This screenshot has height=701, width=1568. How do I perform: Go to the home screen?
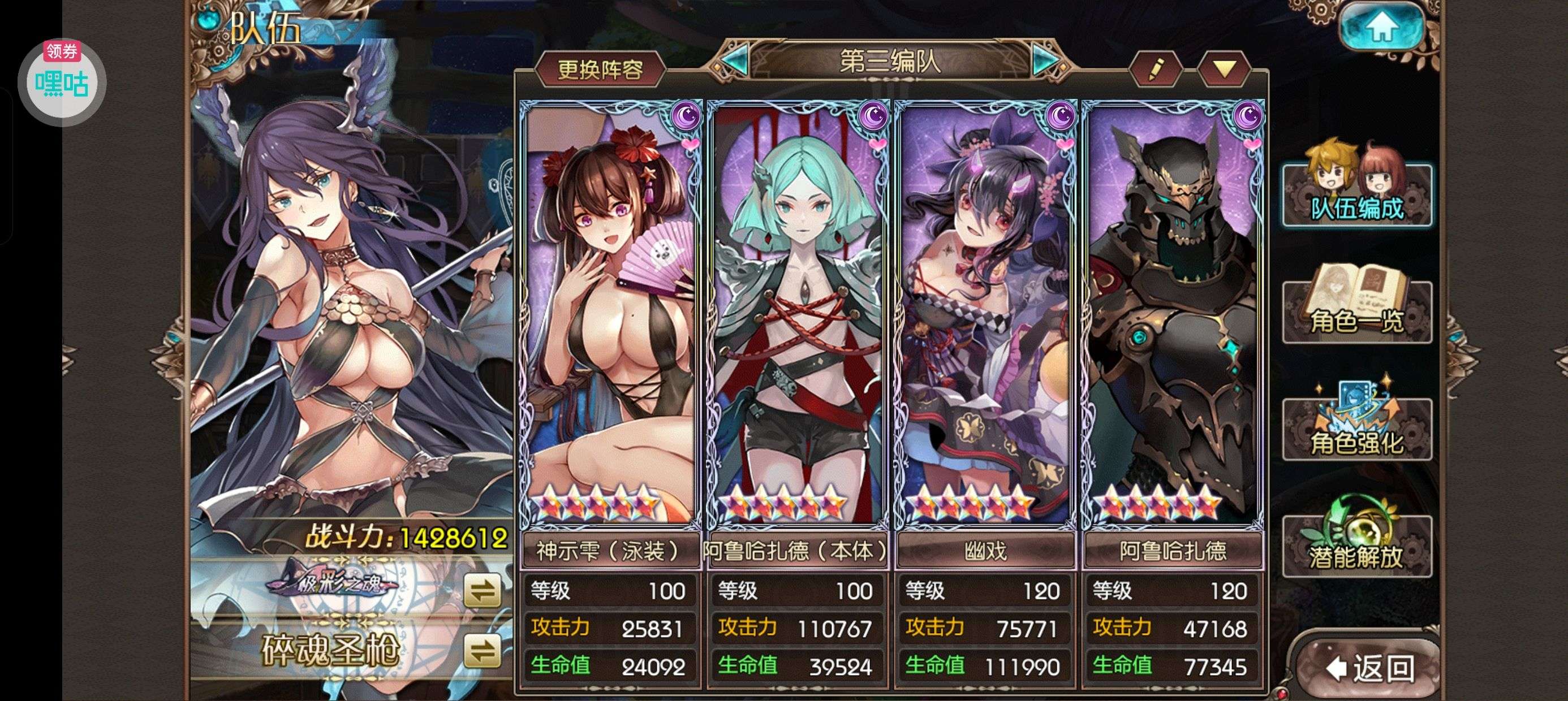pyautogui.click(x=1382, y=27)
